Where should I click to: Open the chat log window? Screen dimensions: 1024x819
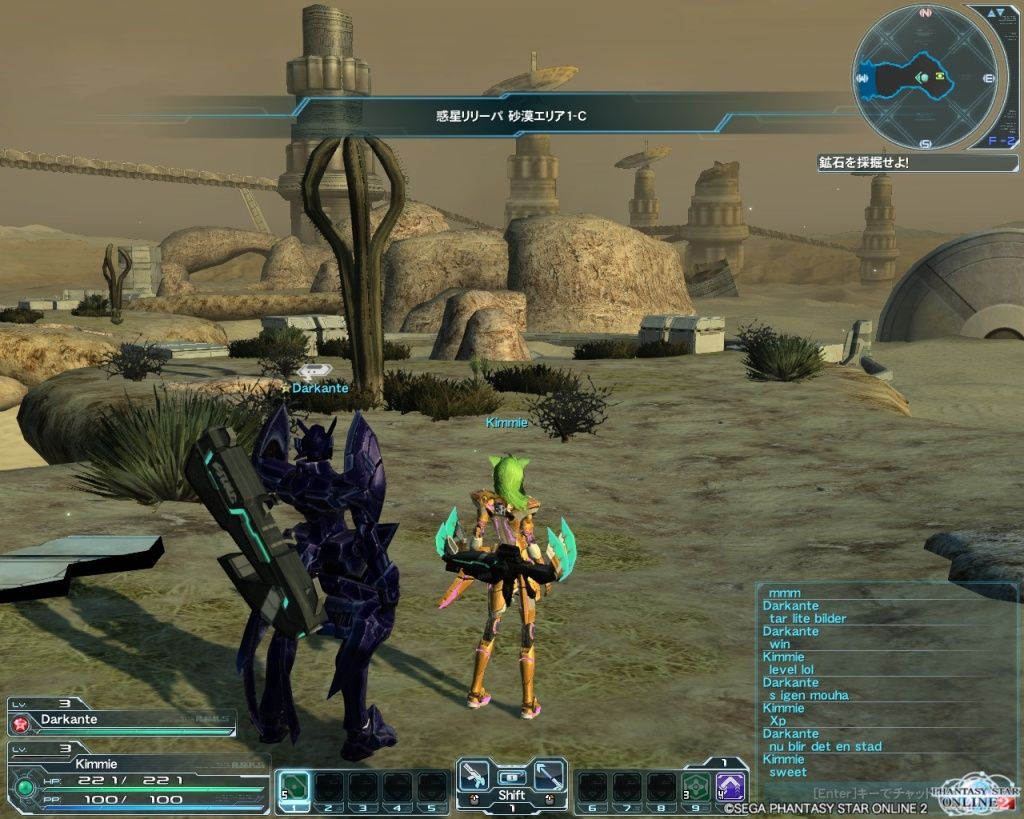tap(885, 682)
